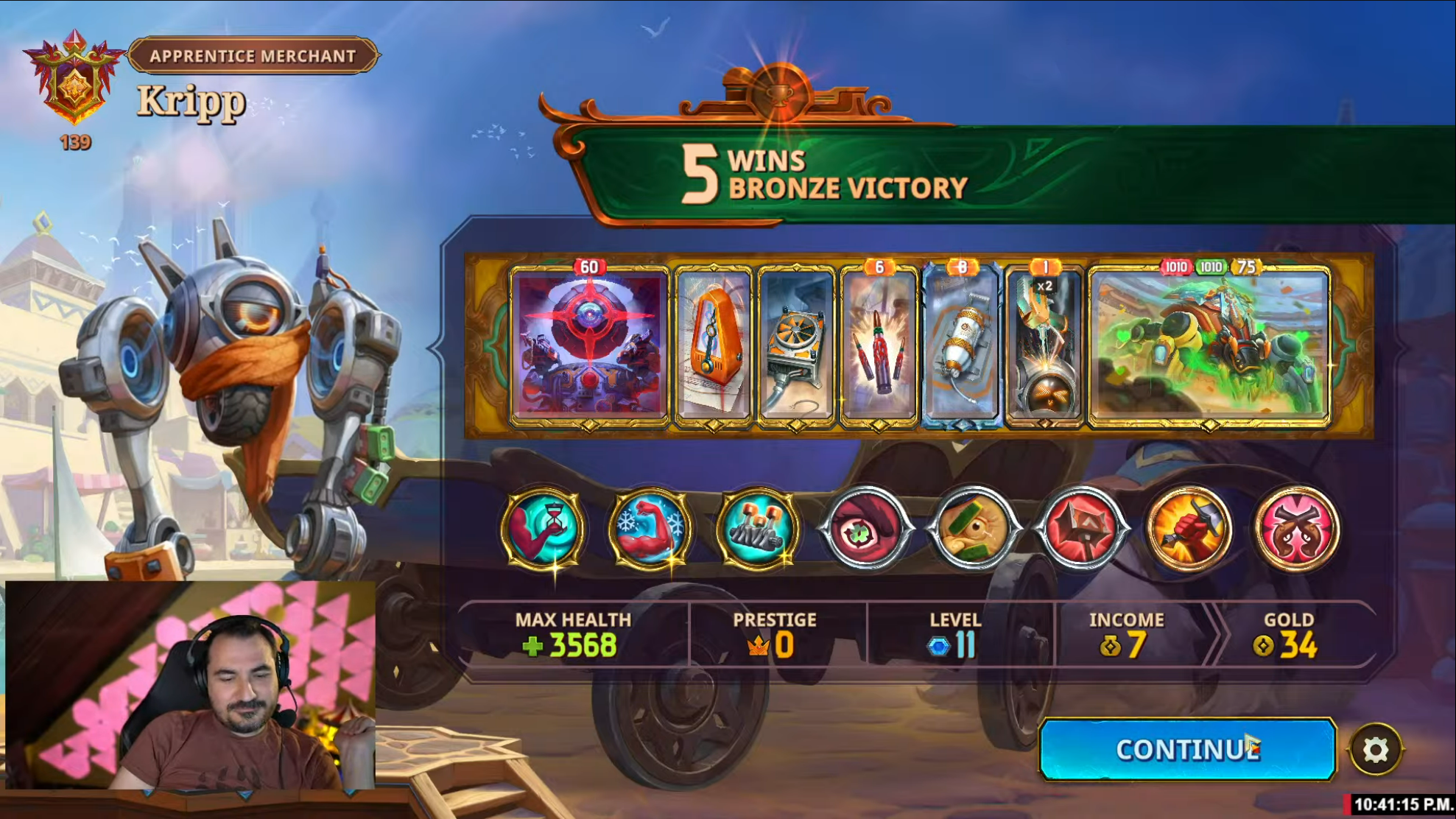Inspect the red eye skill icon
Viewport: 1456px width, 819px height.
tap(866, 528)
